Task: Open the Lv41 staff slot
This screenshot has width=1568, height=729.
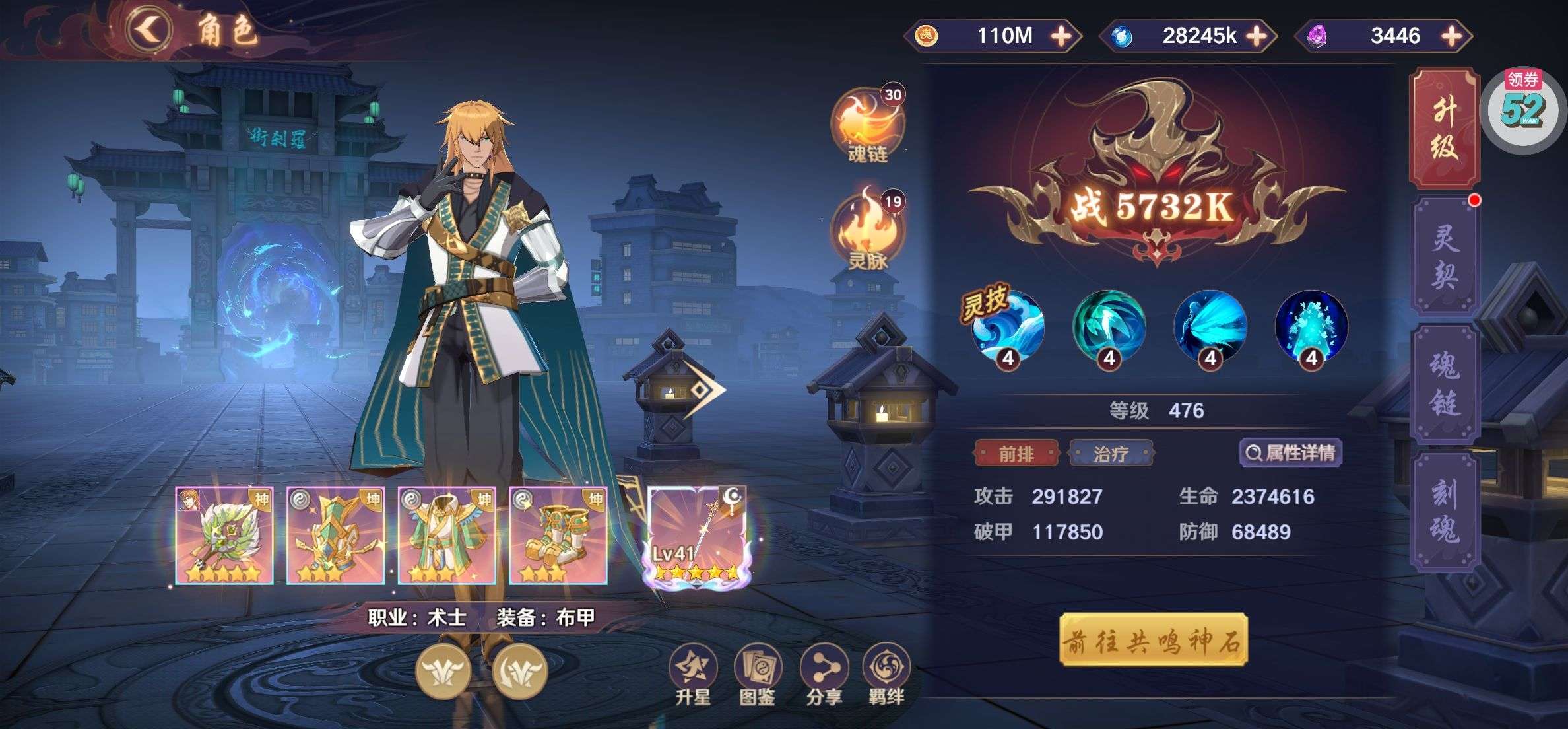Action: tap(697, 536)
